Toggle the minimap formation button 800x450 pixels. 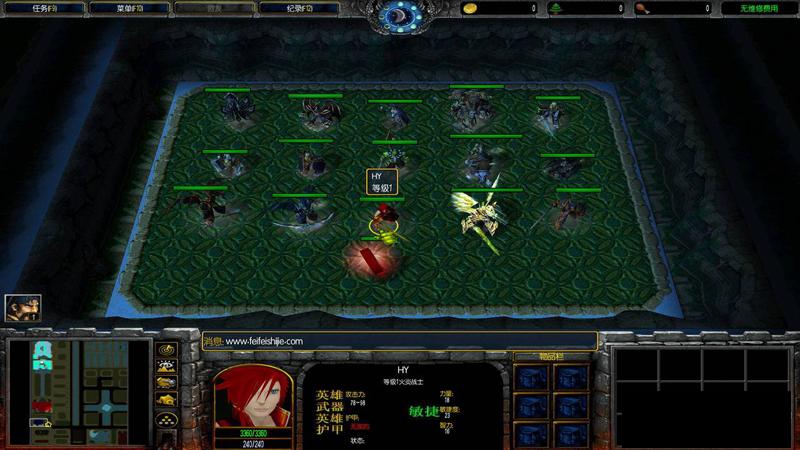[167, 419]
